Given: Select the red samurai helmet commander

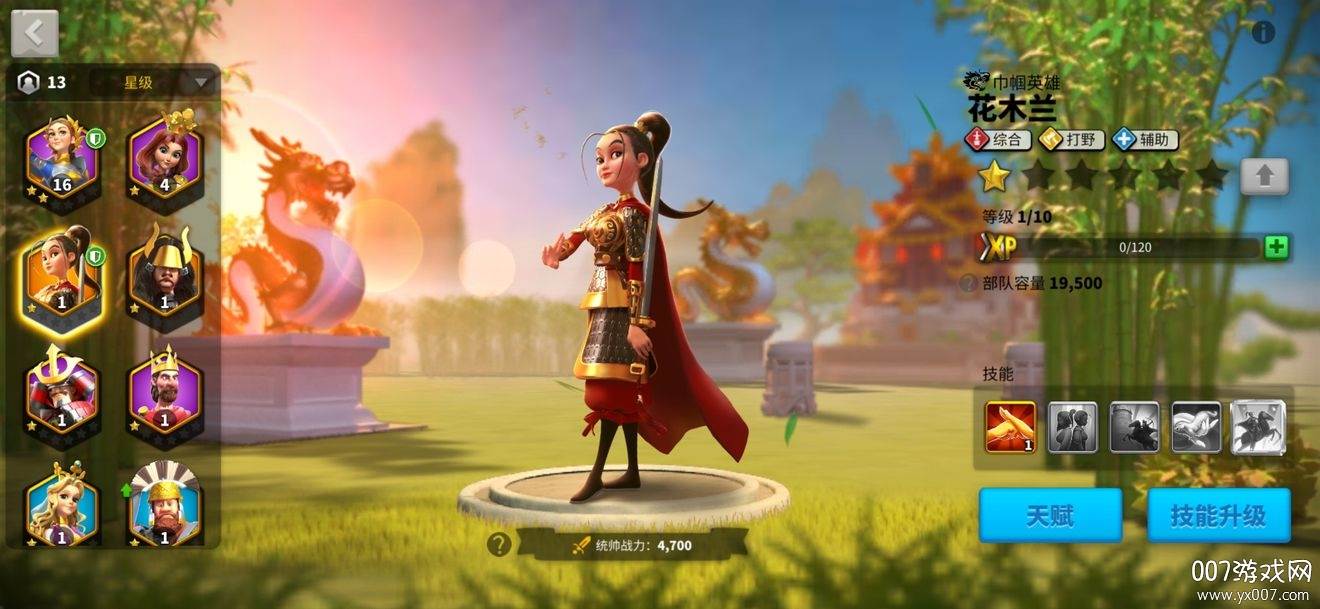Looking at the screenshot, I should [62, 388].
